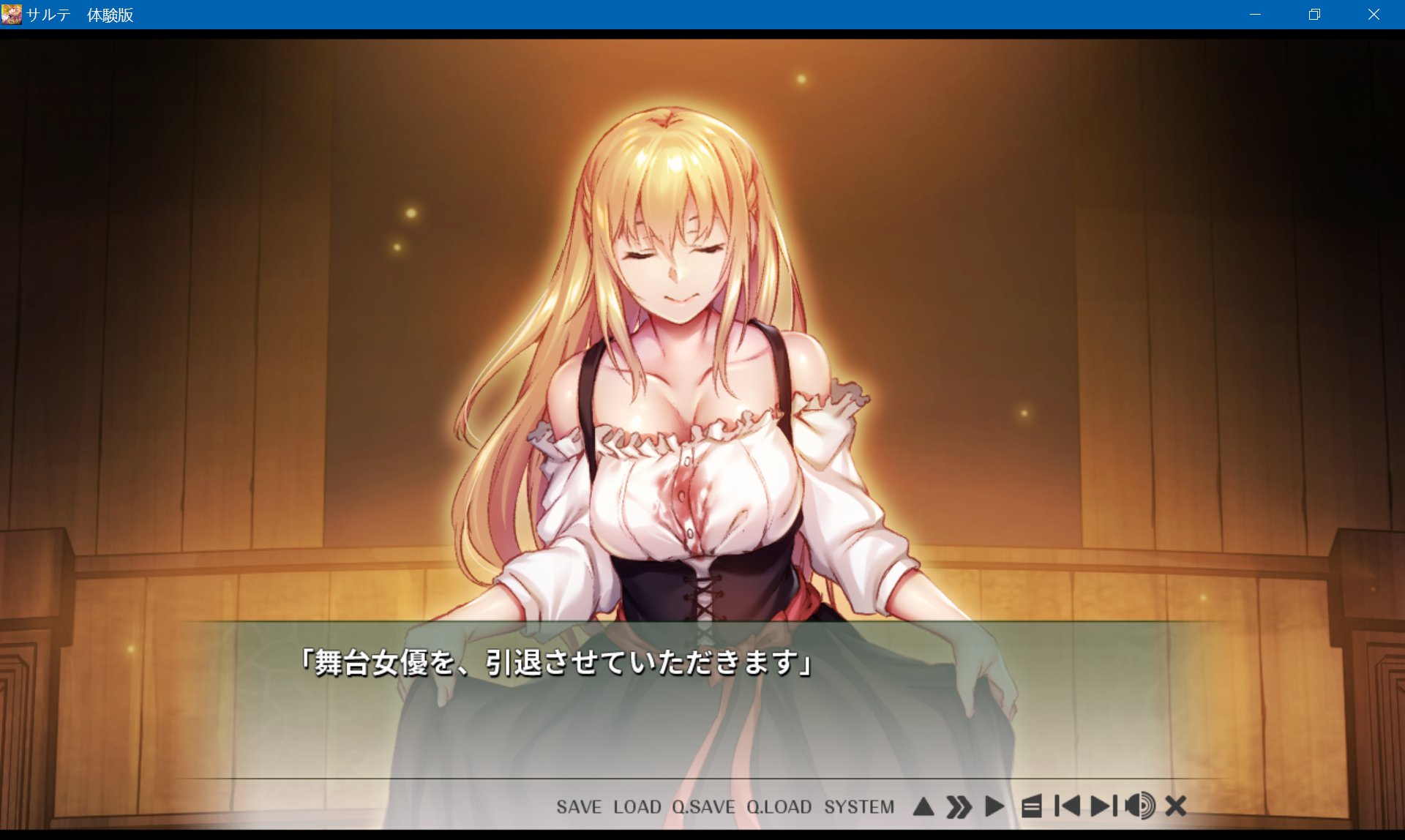Activate auto-play mode icon
1405x840 pixels.
(x=995, y=806)
